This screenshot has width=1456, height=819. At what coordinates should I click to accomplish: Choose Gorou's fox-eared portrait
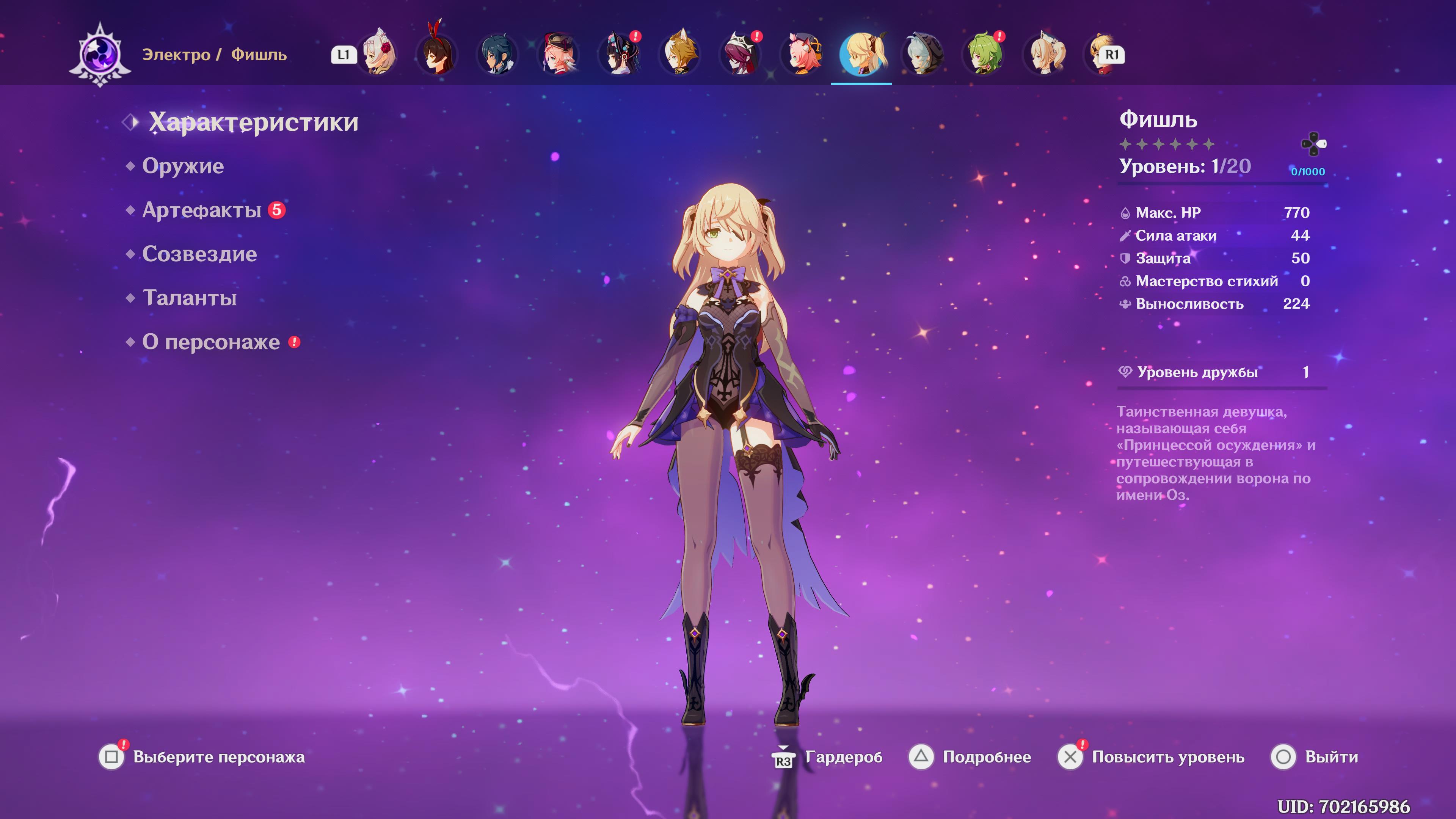coord(680,55)
